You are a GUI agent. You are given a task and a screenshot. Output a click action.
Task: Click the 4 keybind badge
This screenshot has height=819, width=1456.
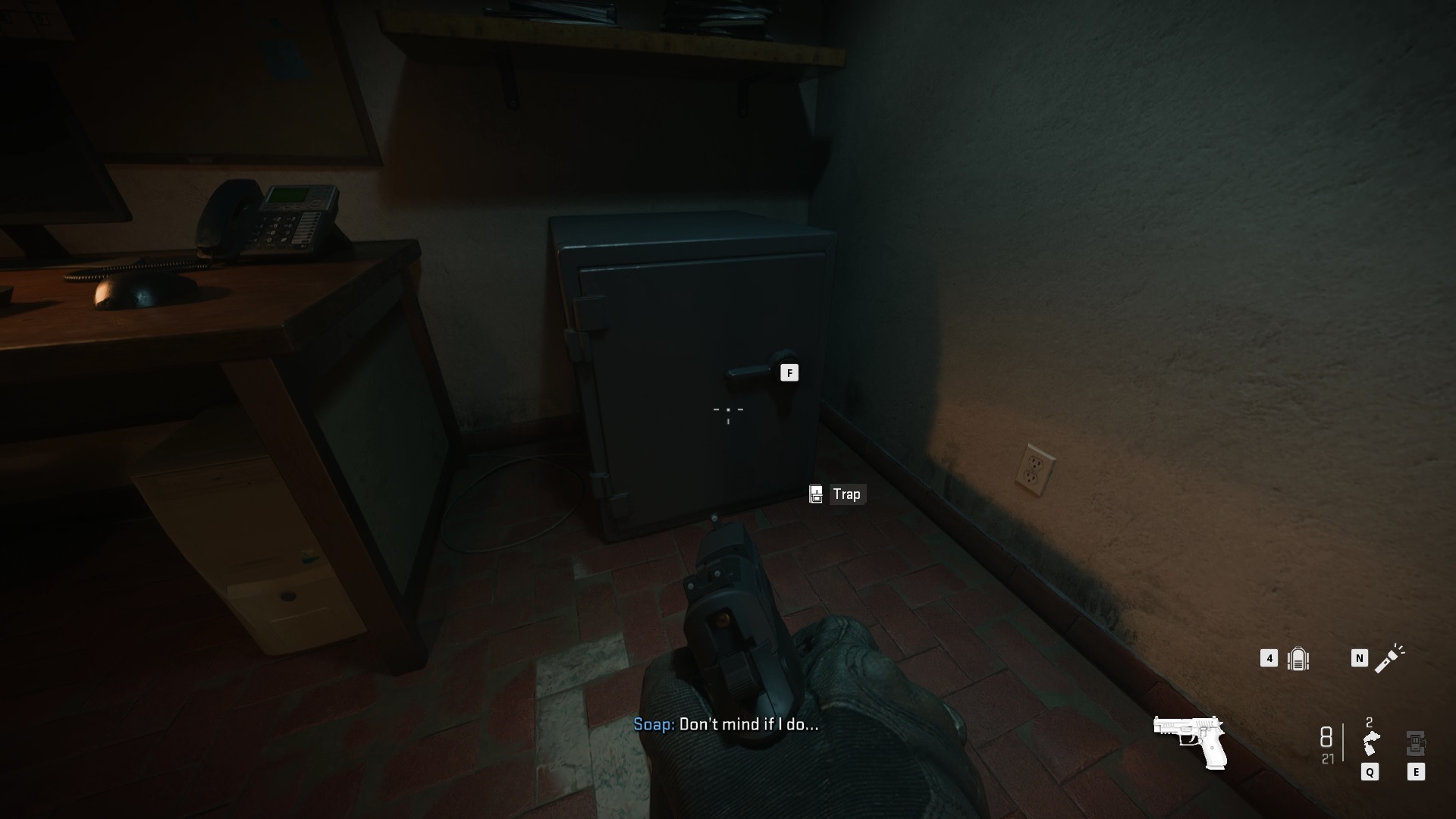(1268, 659)
